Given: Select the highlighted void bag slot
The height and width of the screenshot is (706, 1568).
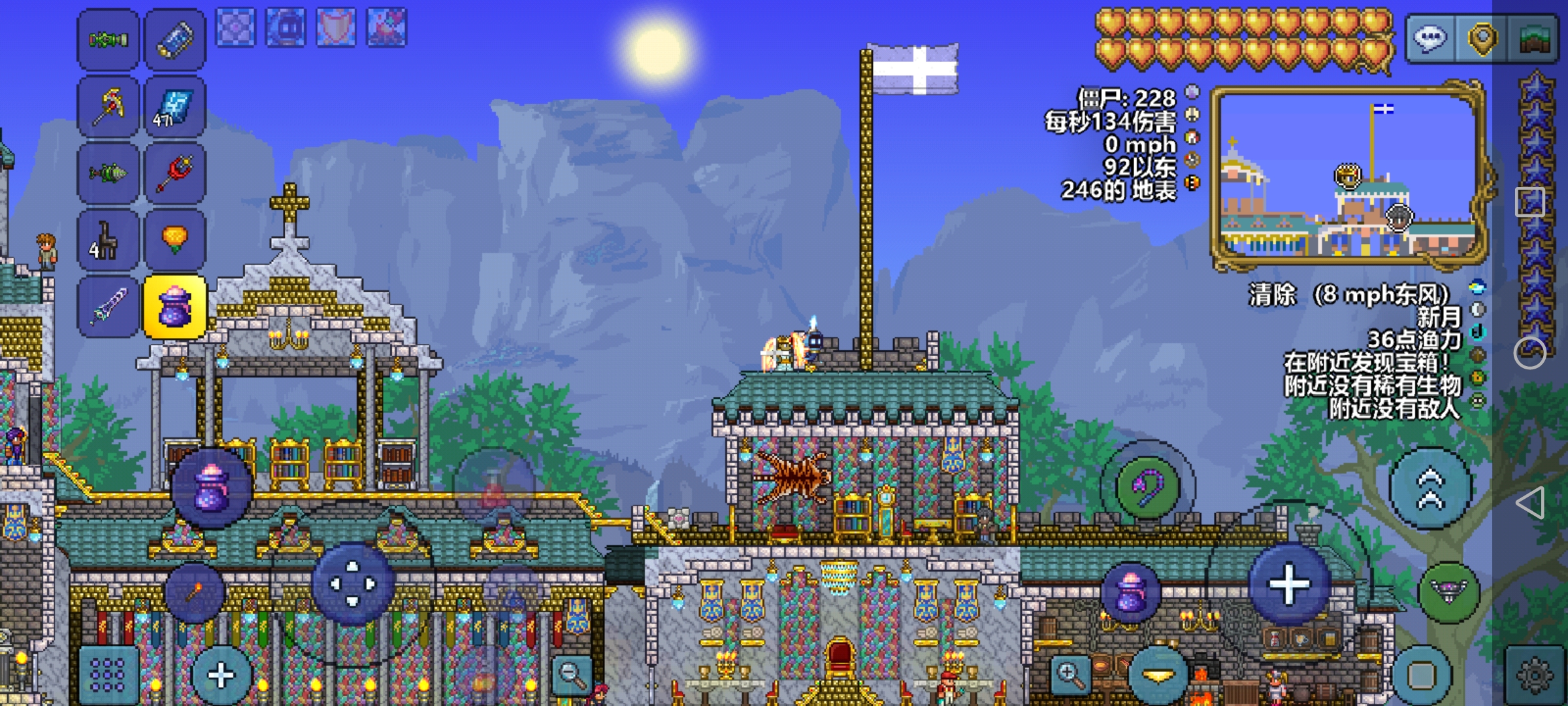Looking at the screenshot, I should coord(174,307).
